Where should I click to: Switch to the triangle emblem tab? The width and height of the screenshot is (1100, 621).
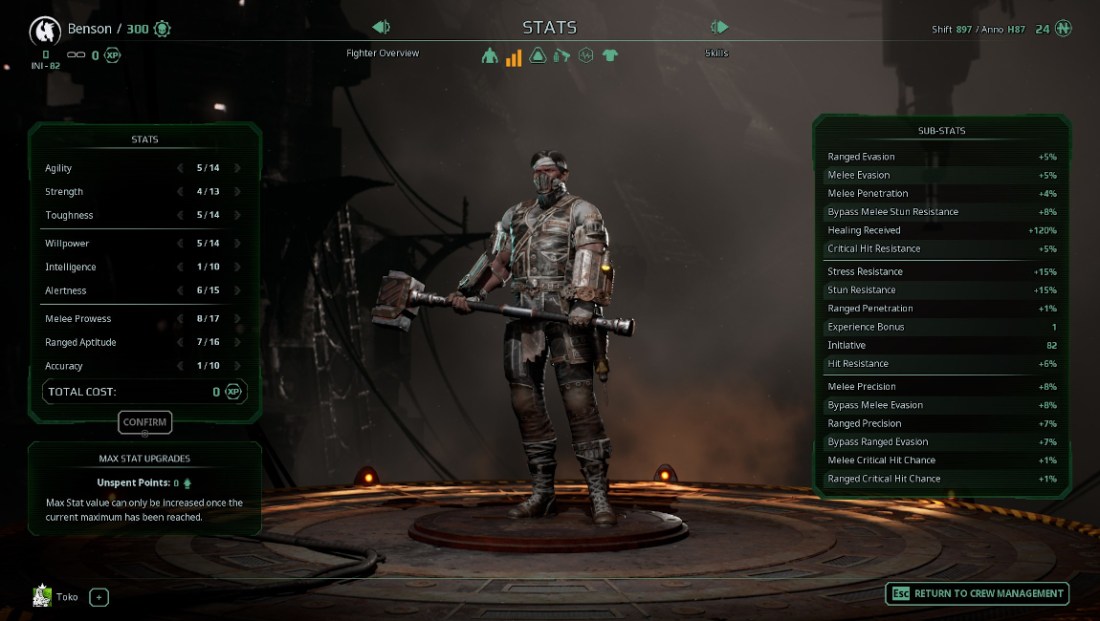coord(538,56)
